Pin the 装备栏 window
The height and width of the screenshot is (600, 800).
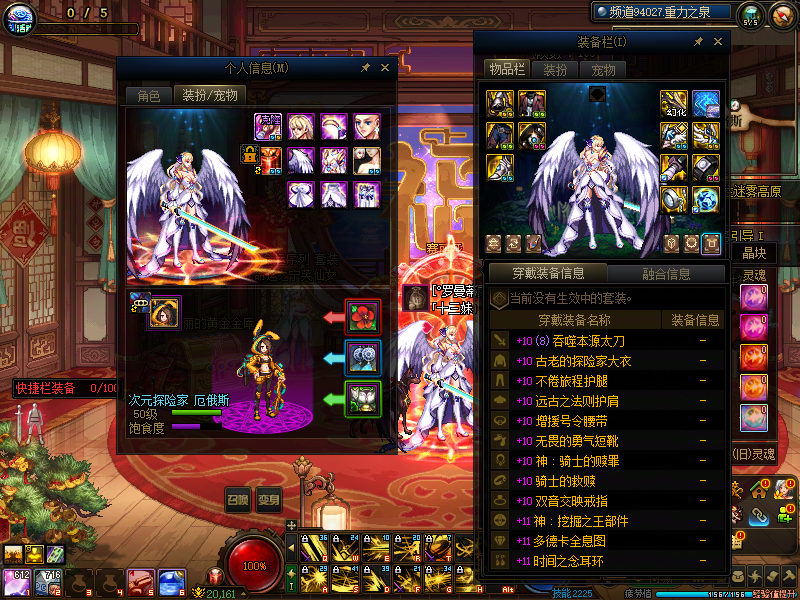[x=699, y=42]
